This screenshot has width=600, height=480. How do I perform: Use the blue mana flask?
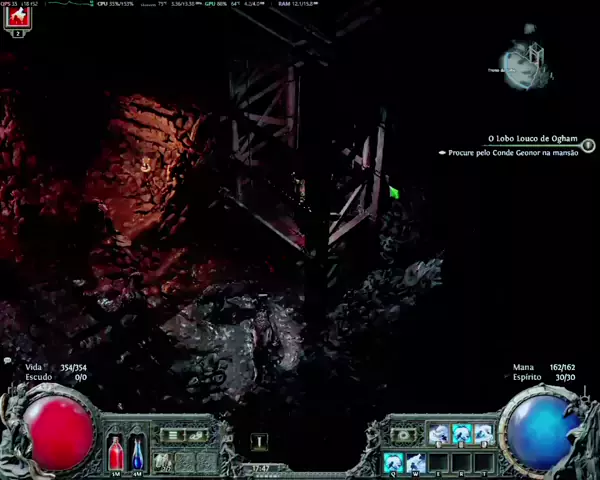pos(137,453)
